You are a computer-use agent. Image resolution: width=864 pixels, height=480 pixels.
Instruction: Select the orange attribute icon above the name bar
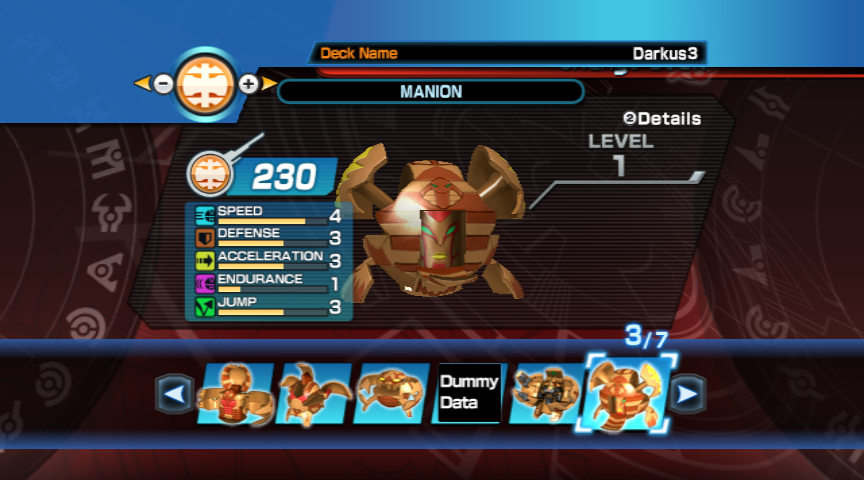(206, 84)
